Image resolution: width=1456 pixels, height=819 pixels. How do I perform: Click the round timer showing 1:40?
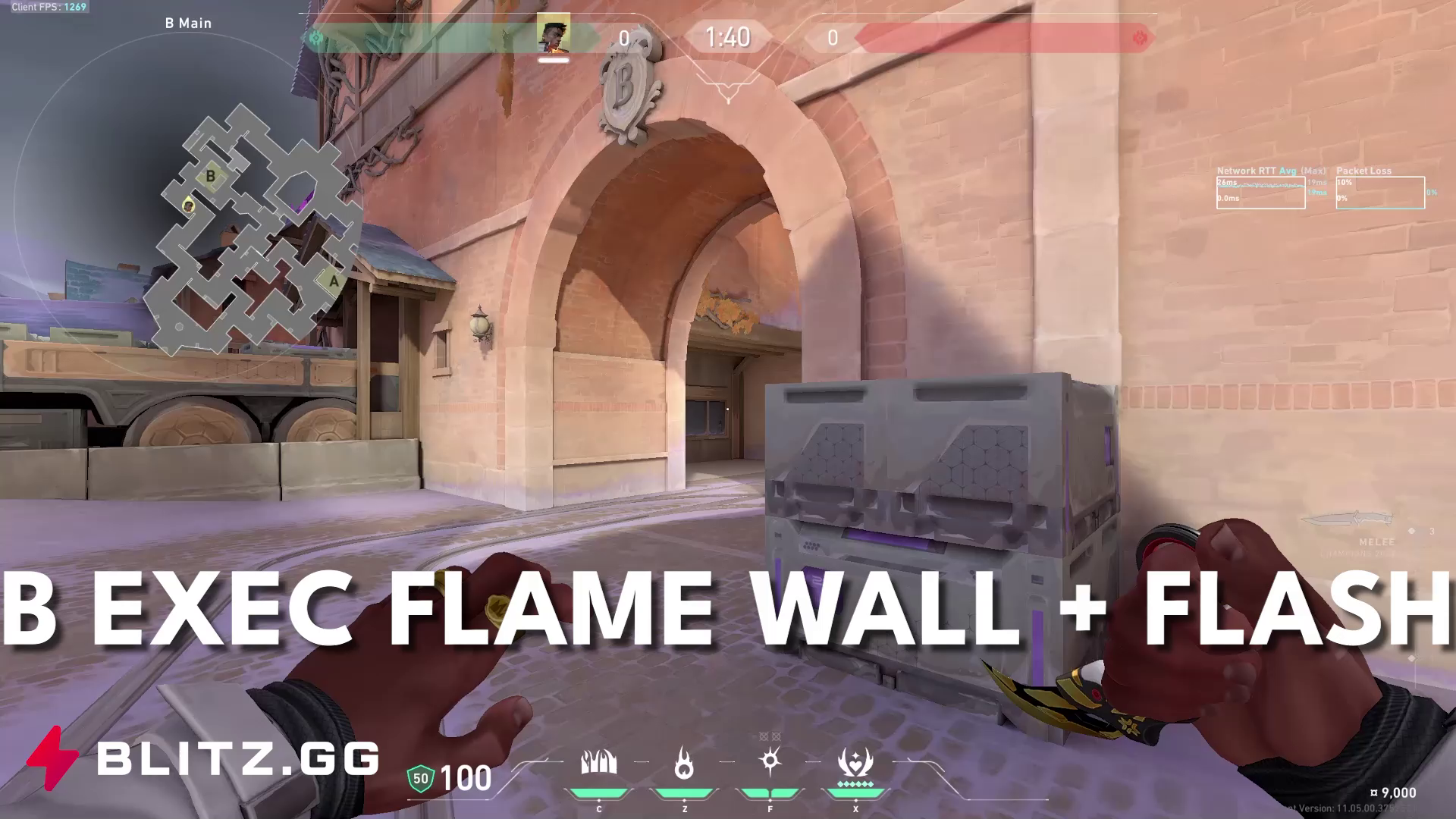[729, 37]
